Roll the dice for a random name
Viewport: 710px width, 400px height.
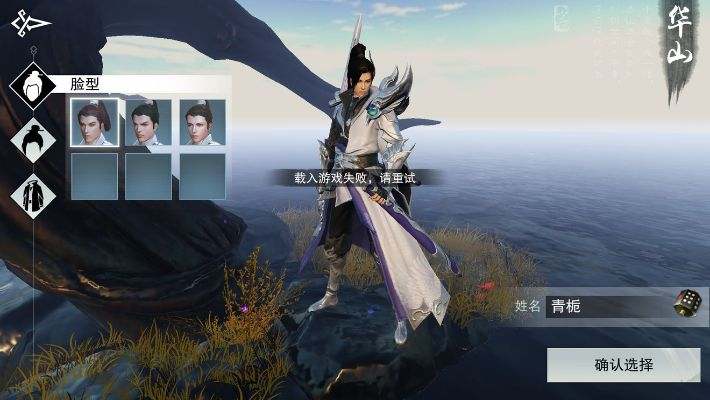(x=687, y=303)
